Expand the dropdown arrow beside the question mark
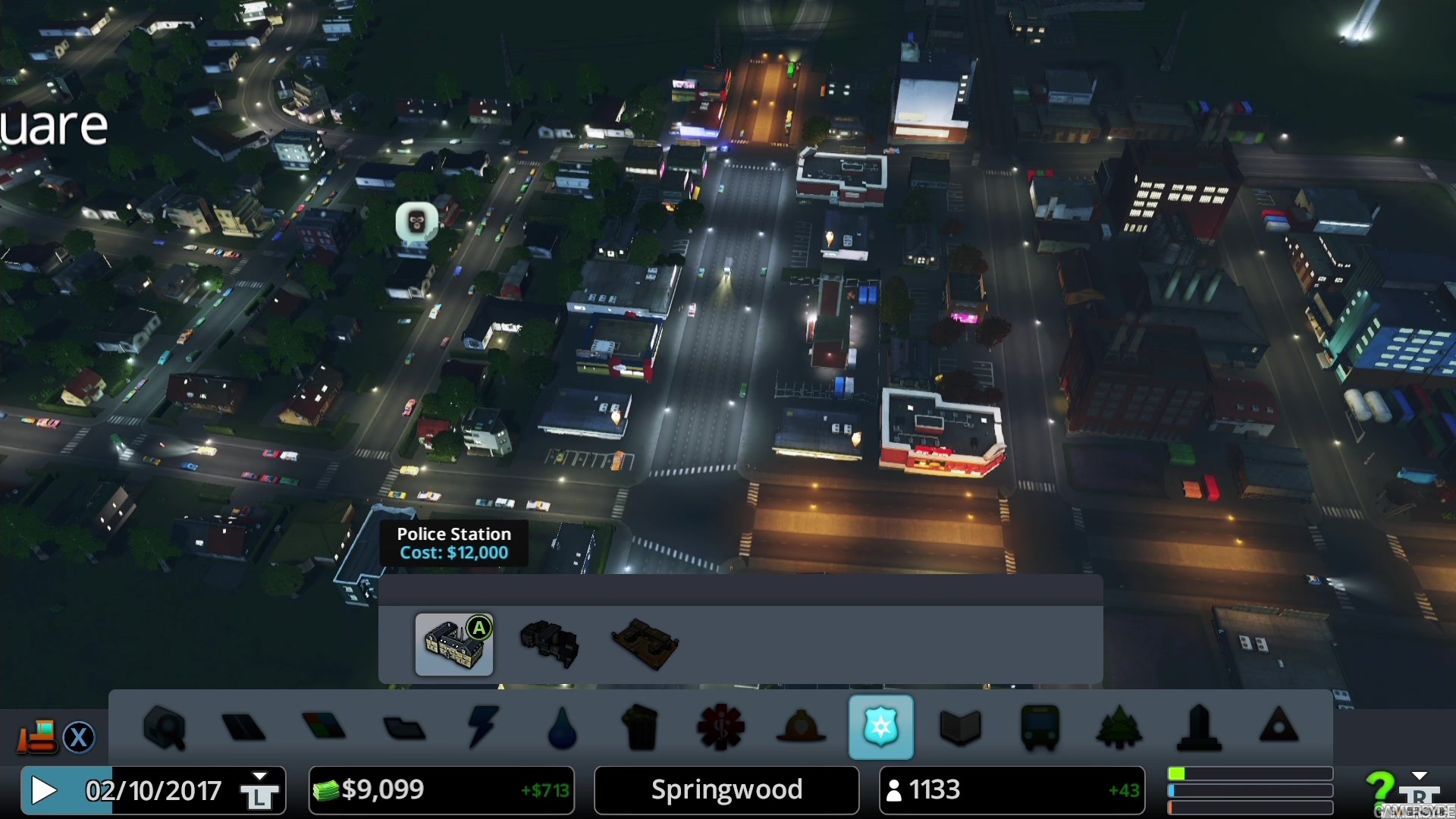 [1420, 775]
